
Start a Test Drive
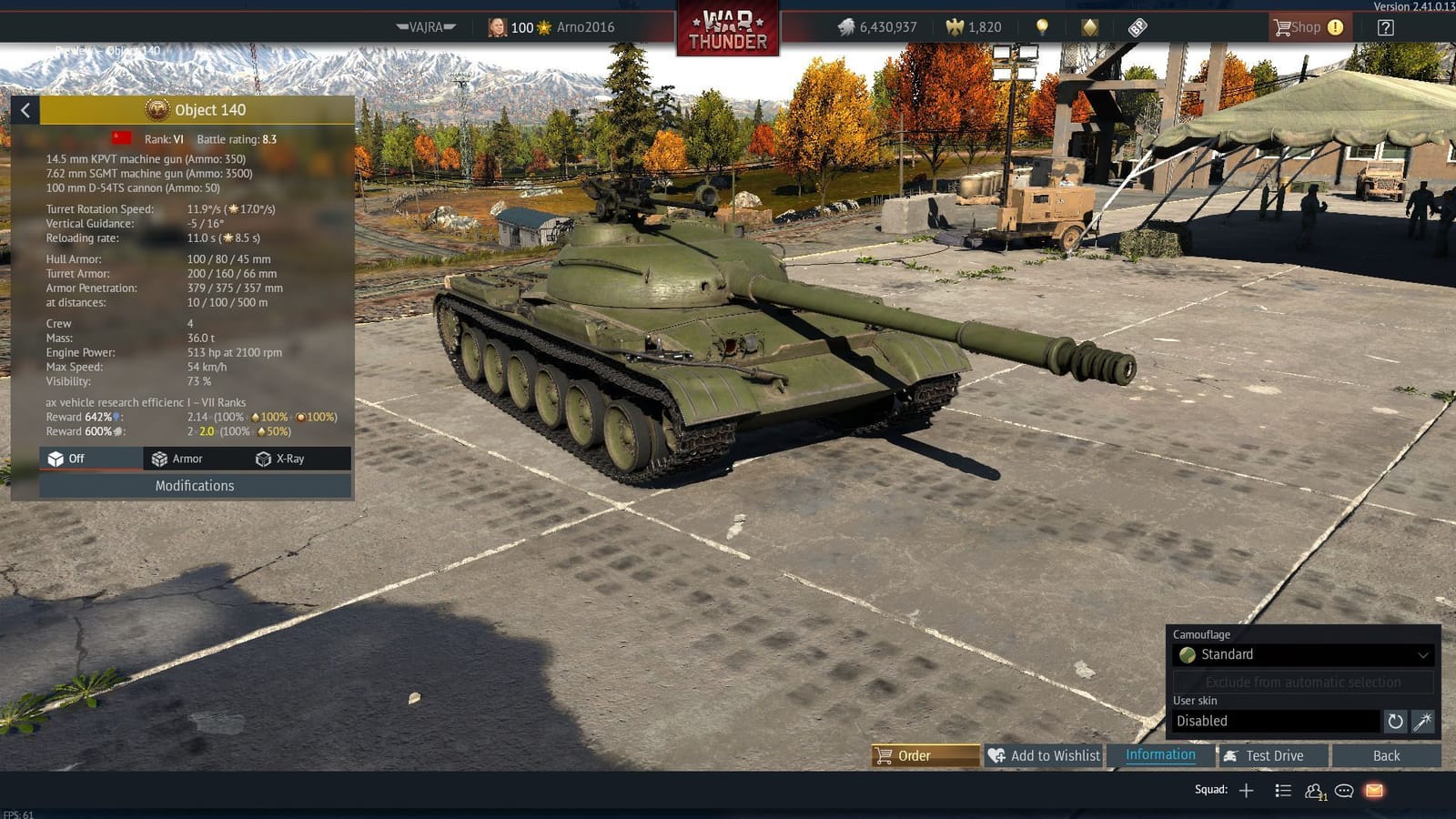(x=1271, y=755)
